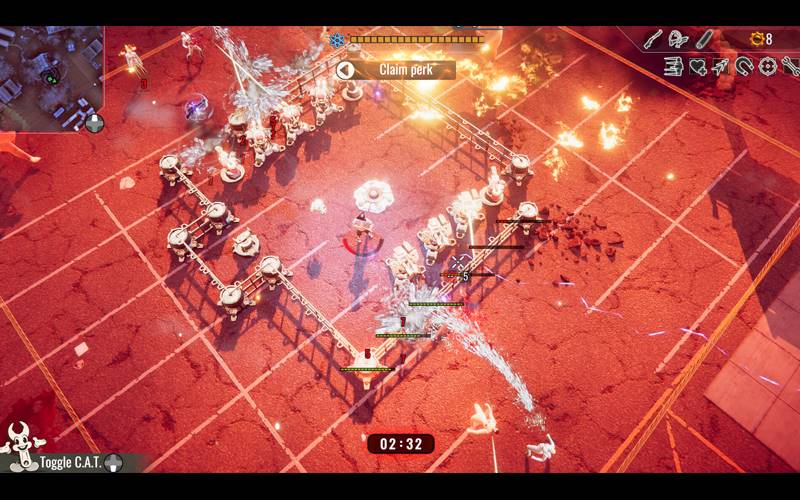The image size is (800, 500).
Task: Click the wrench perk icon
Action: [x=789, y=67]
